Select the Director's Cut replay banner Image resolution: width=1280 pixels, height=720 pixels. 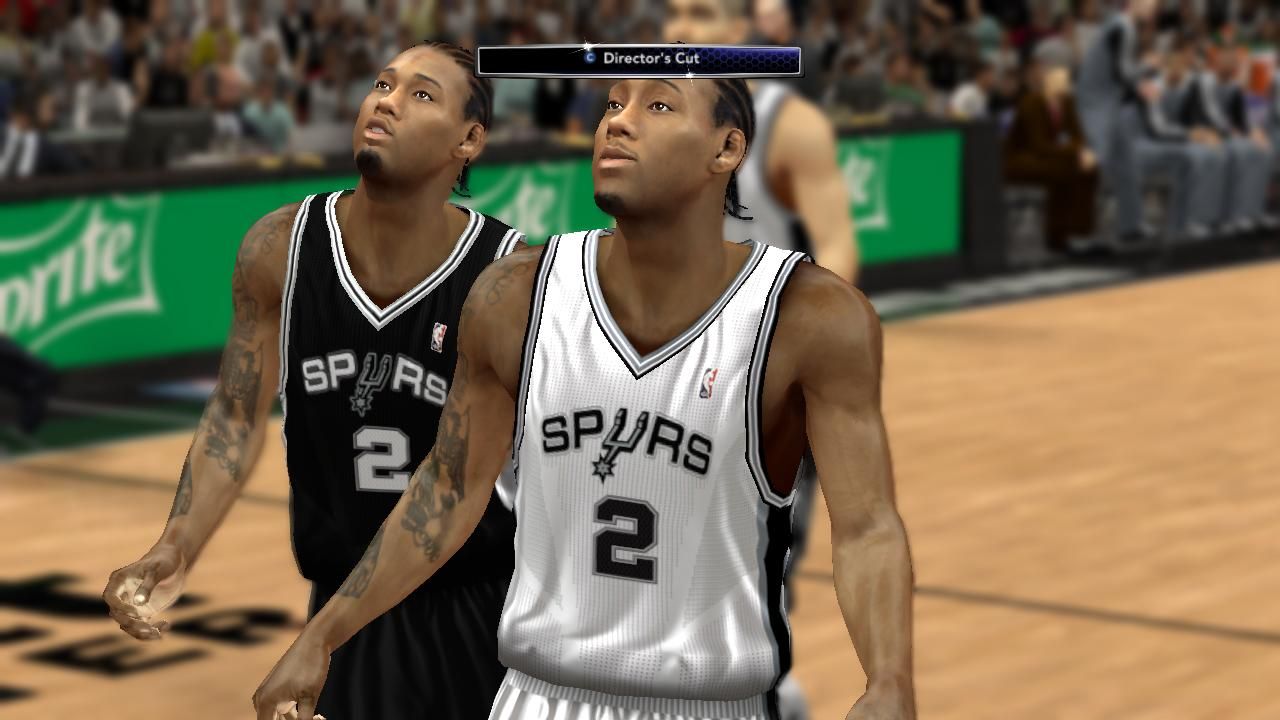[639, 60]
